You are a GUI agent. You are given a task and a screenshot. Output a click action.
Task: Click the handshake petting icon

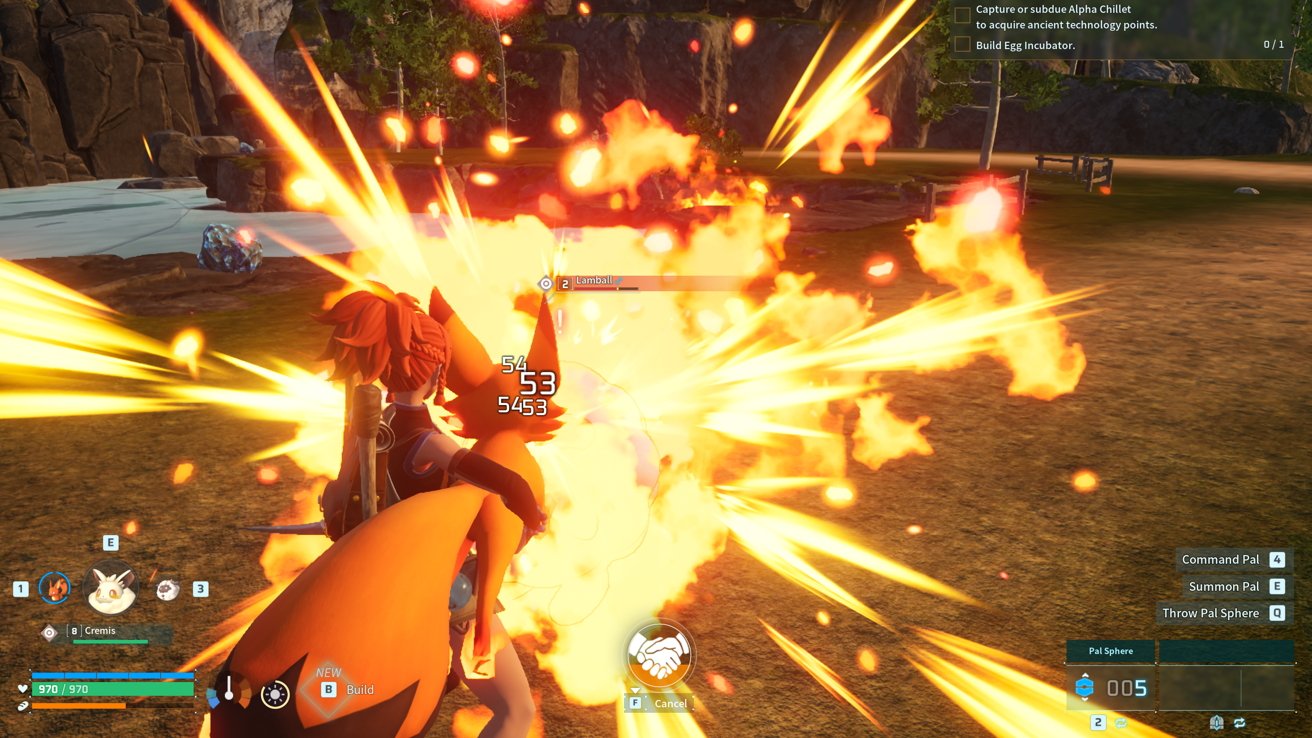[660, 656]
